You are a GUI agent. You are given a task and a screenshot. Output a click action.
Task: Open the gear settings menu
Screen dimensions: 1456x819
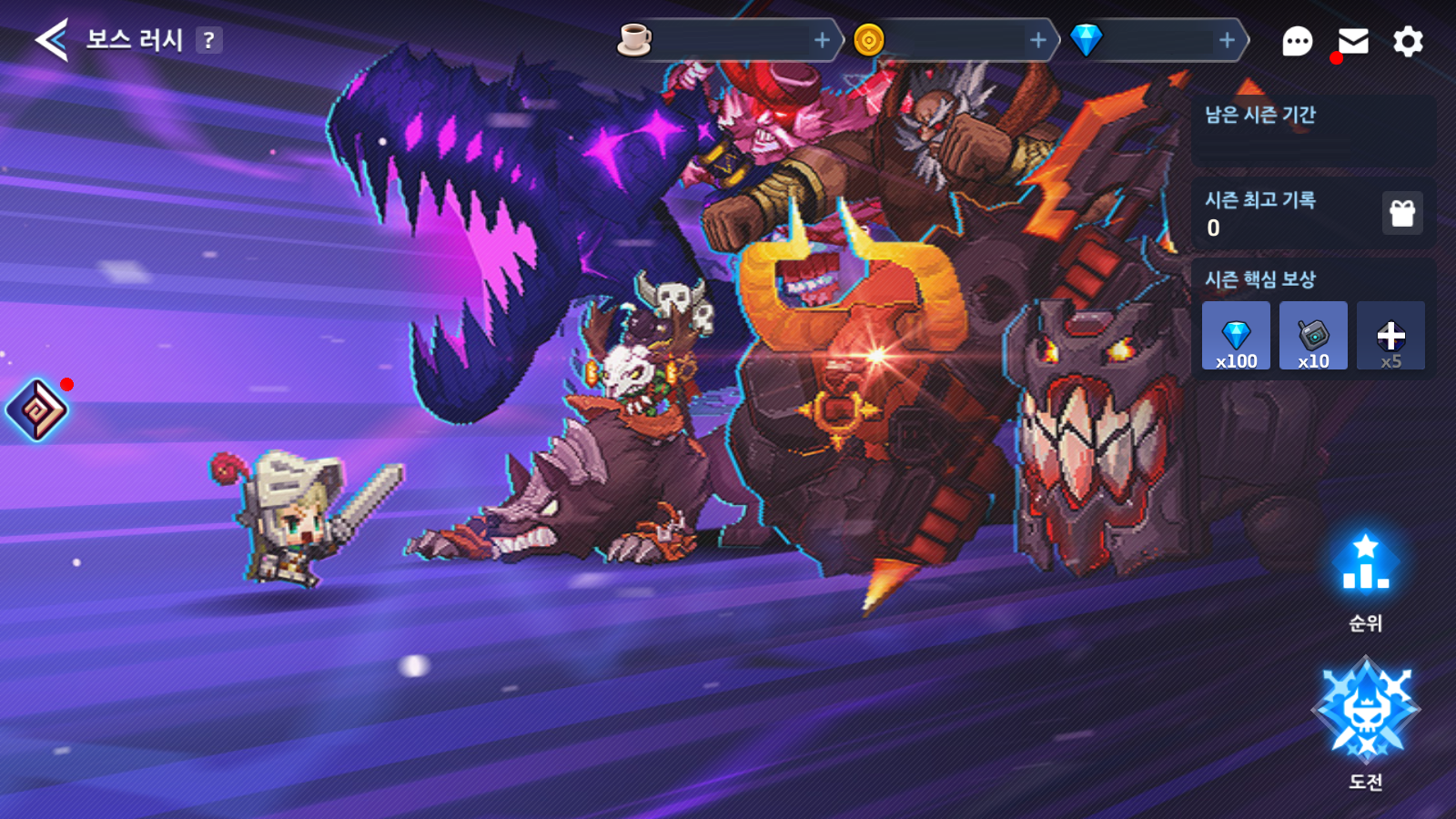tap(1408, 41)
